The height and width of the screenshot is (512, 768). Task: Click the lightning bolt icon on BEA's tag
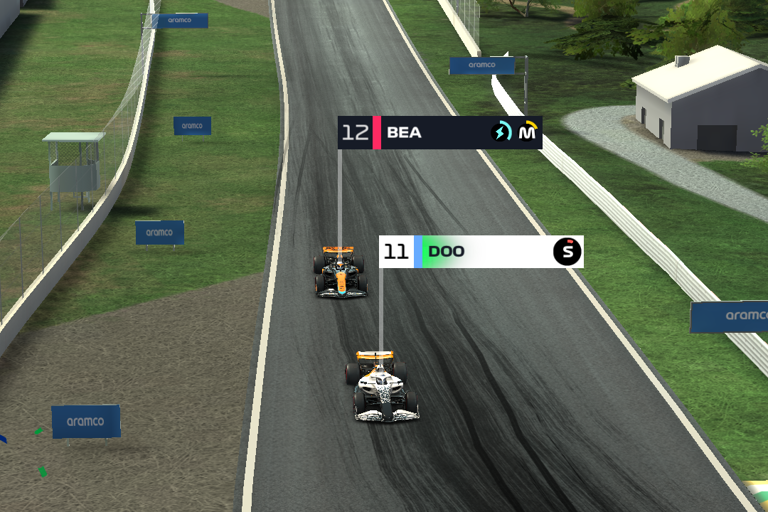point(501,132)
